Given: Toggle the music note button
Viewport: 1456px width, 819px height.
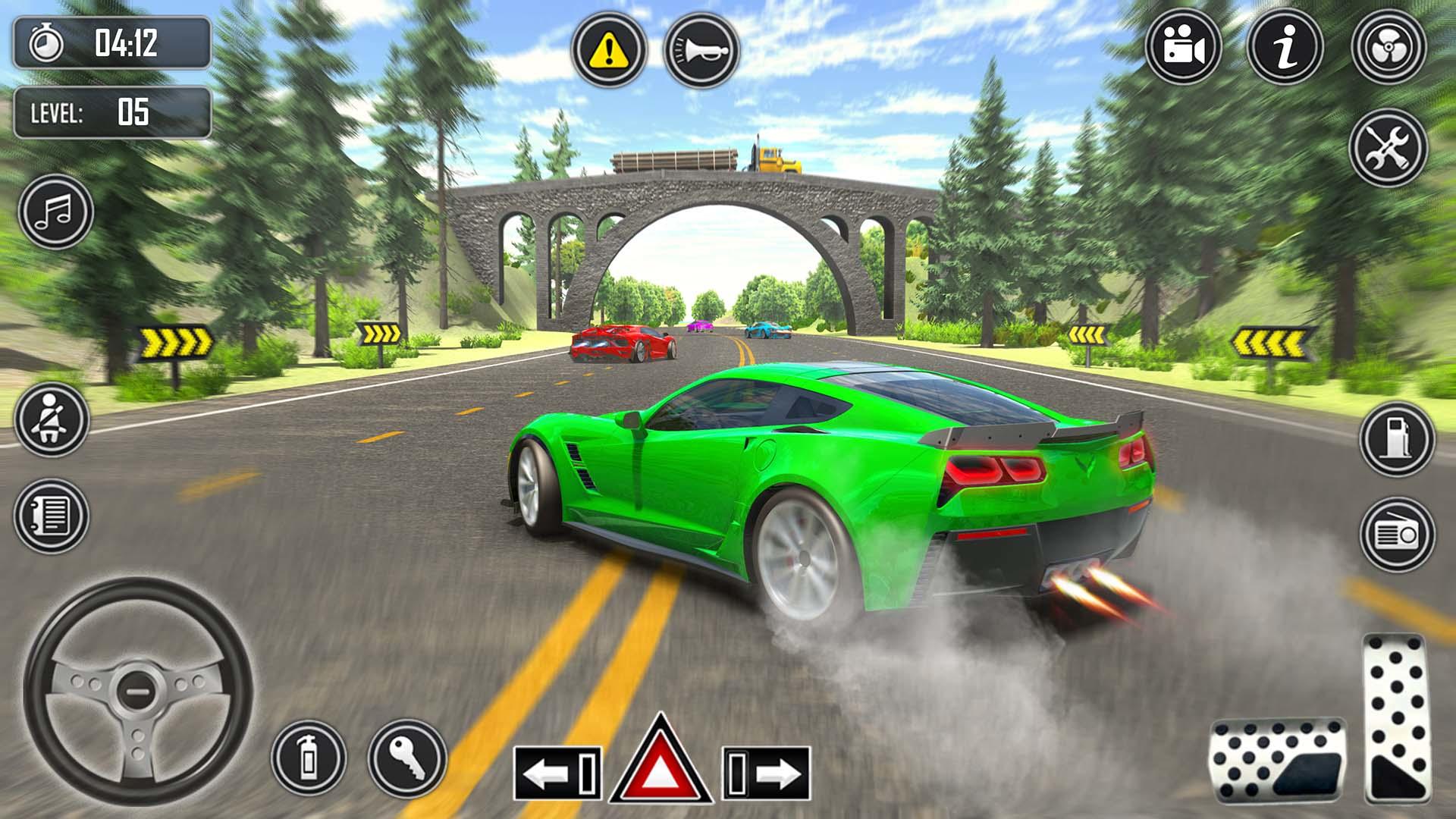Looking at the screenshot, I should [x=55, y=212].
